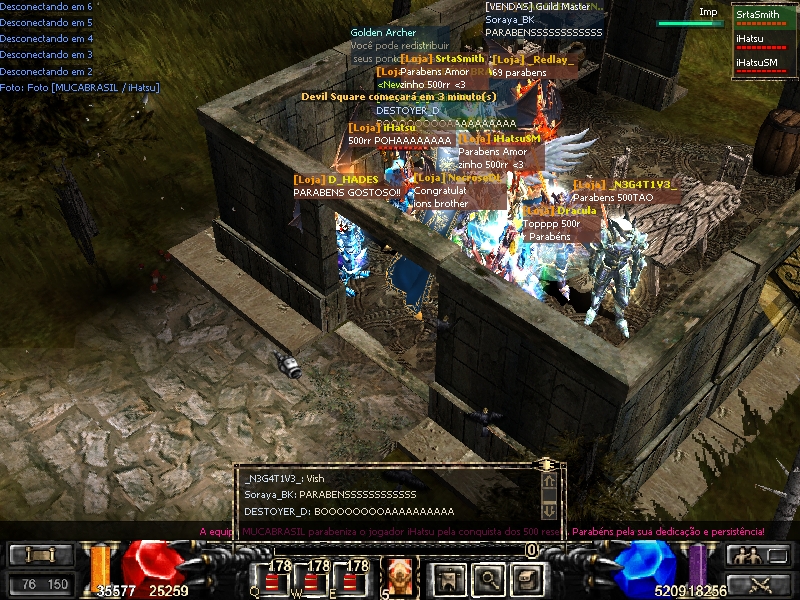
Task: Select party member SrtaSmith
Action: 757,15
